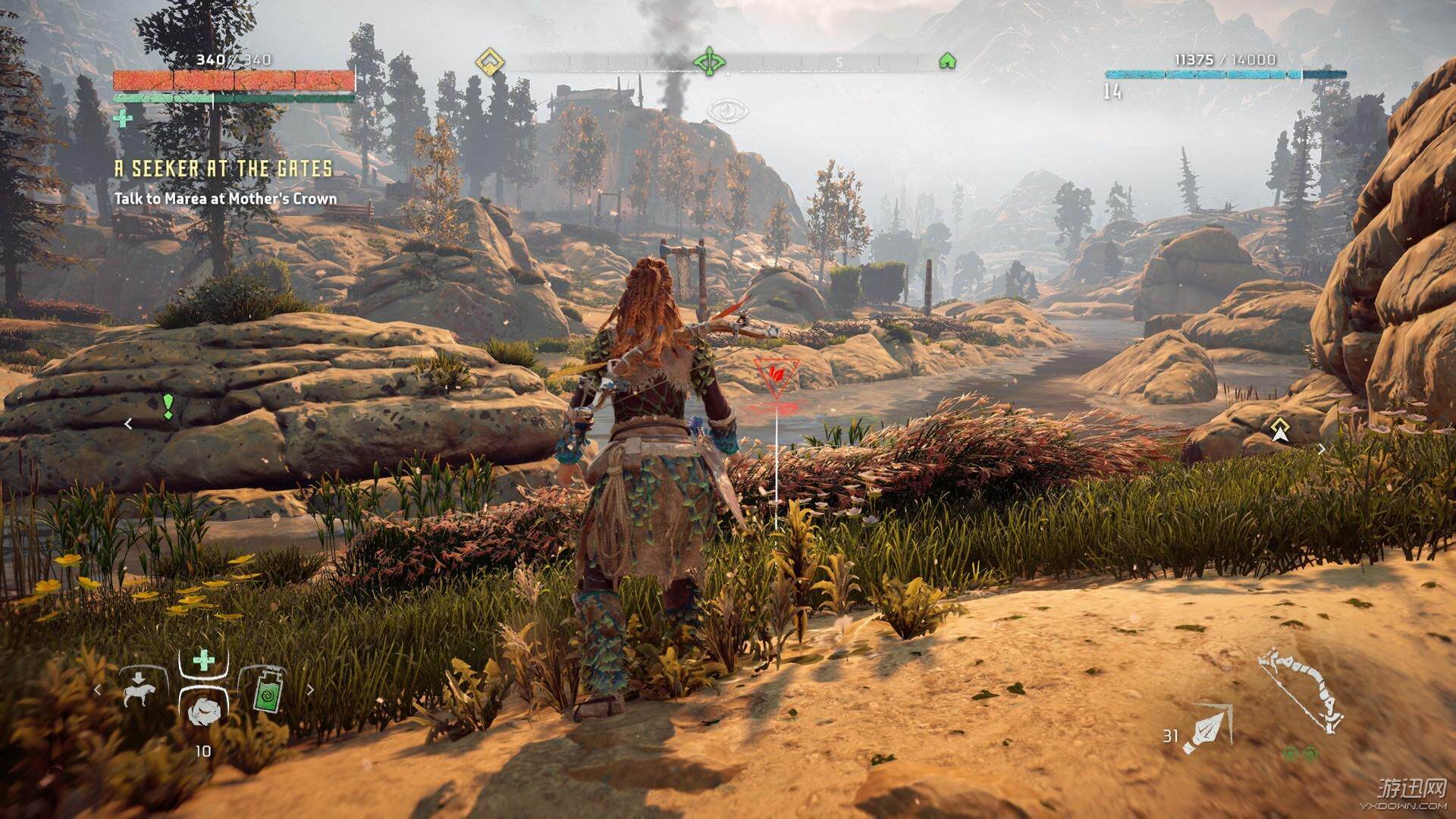Cycle tools with the right arrow
Screen dimensions: 1456x819
point(309,691)
